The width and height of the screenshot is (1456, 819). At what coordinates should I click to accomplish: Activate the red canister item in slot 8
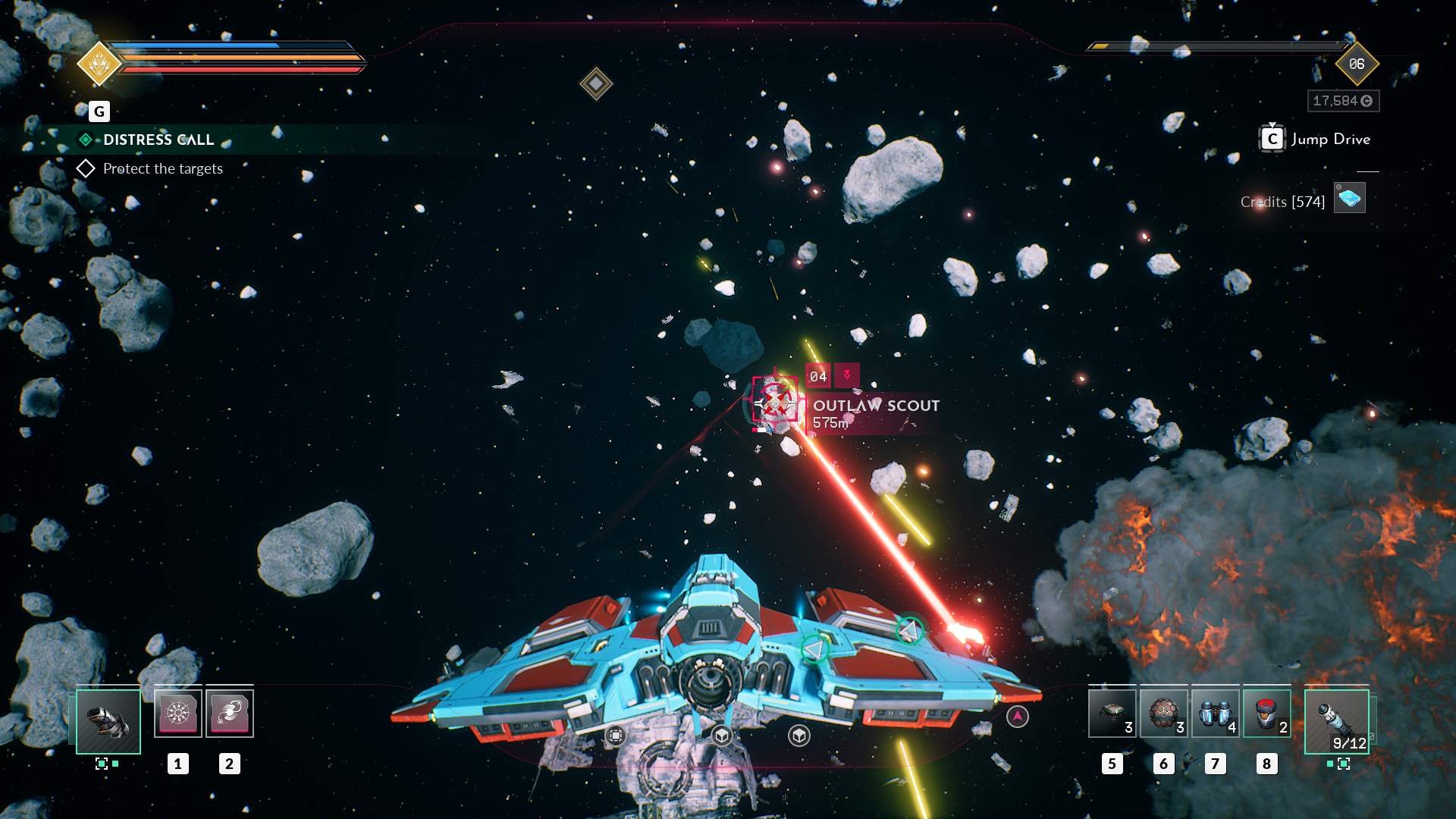tap(1266, 714)
